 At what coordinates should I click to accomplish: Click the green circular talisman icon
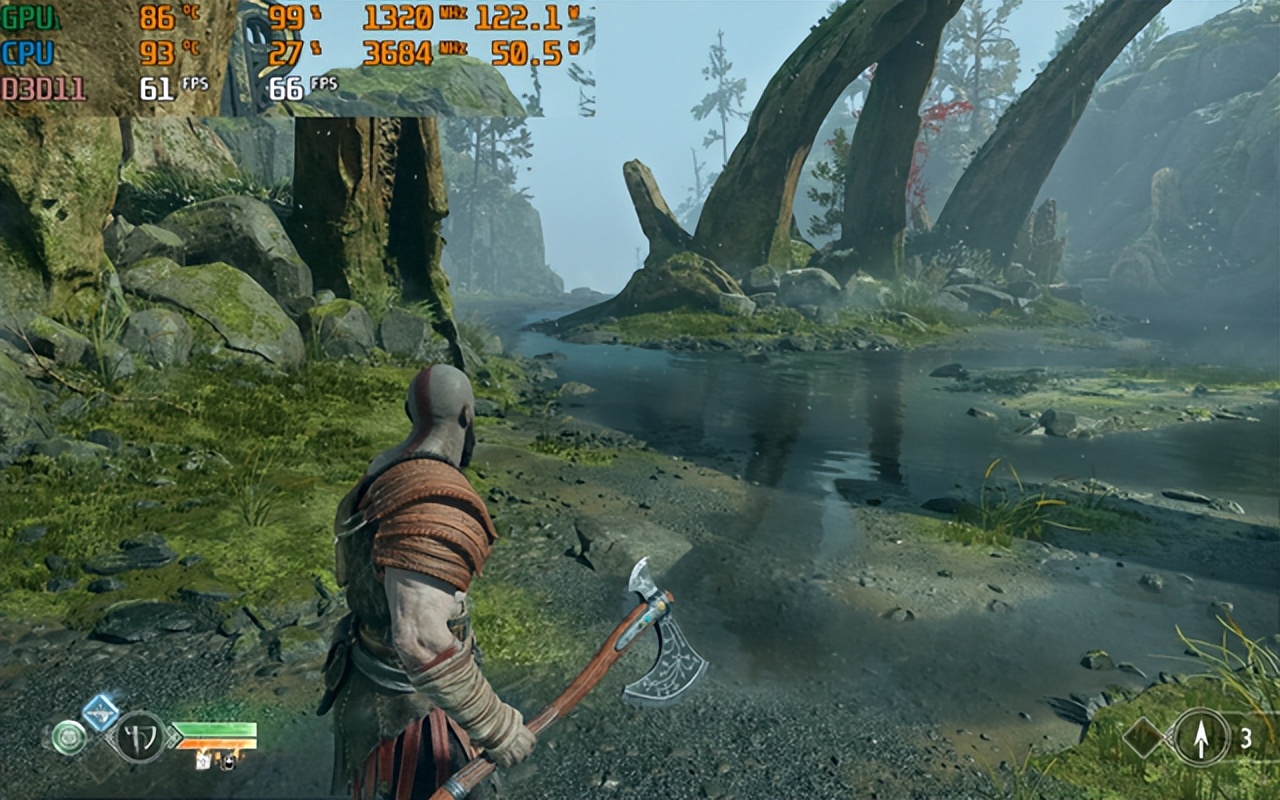click(69, 737)
